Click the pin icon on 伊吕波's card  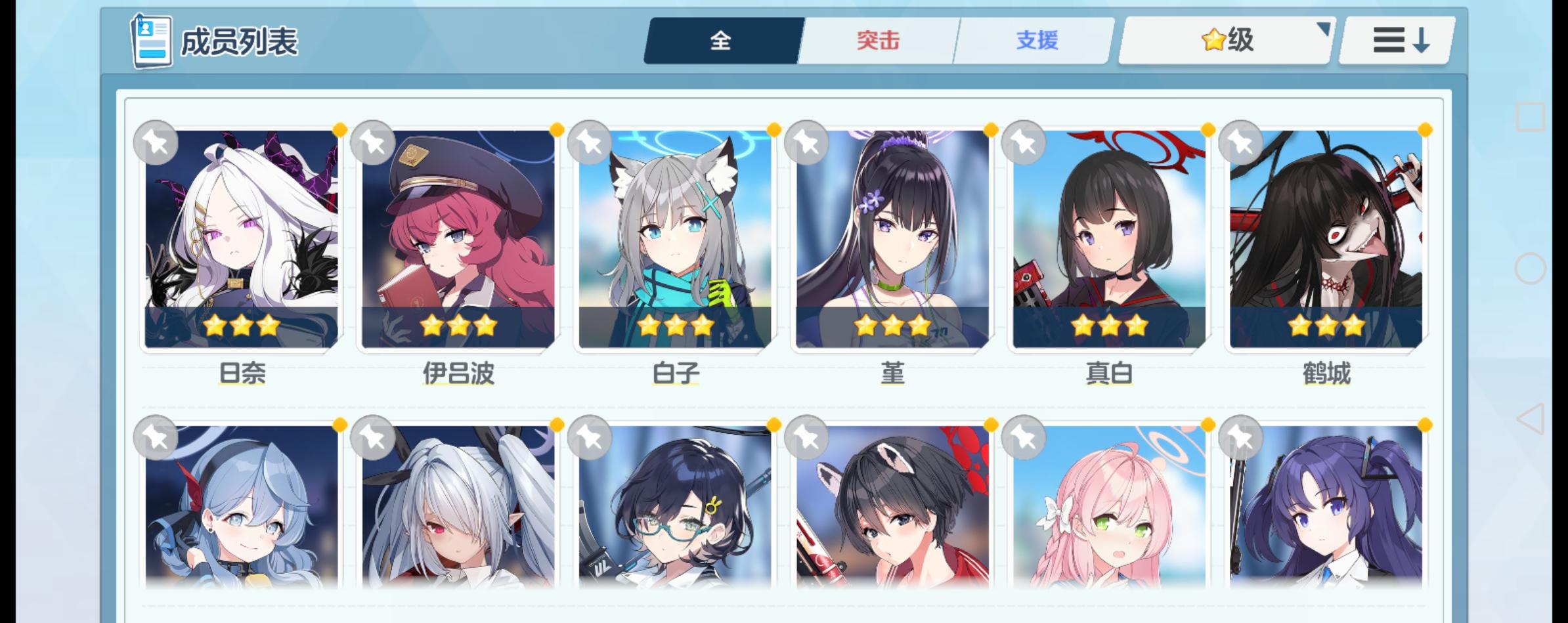click(374, 142)
